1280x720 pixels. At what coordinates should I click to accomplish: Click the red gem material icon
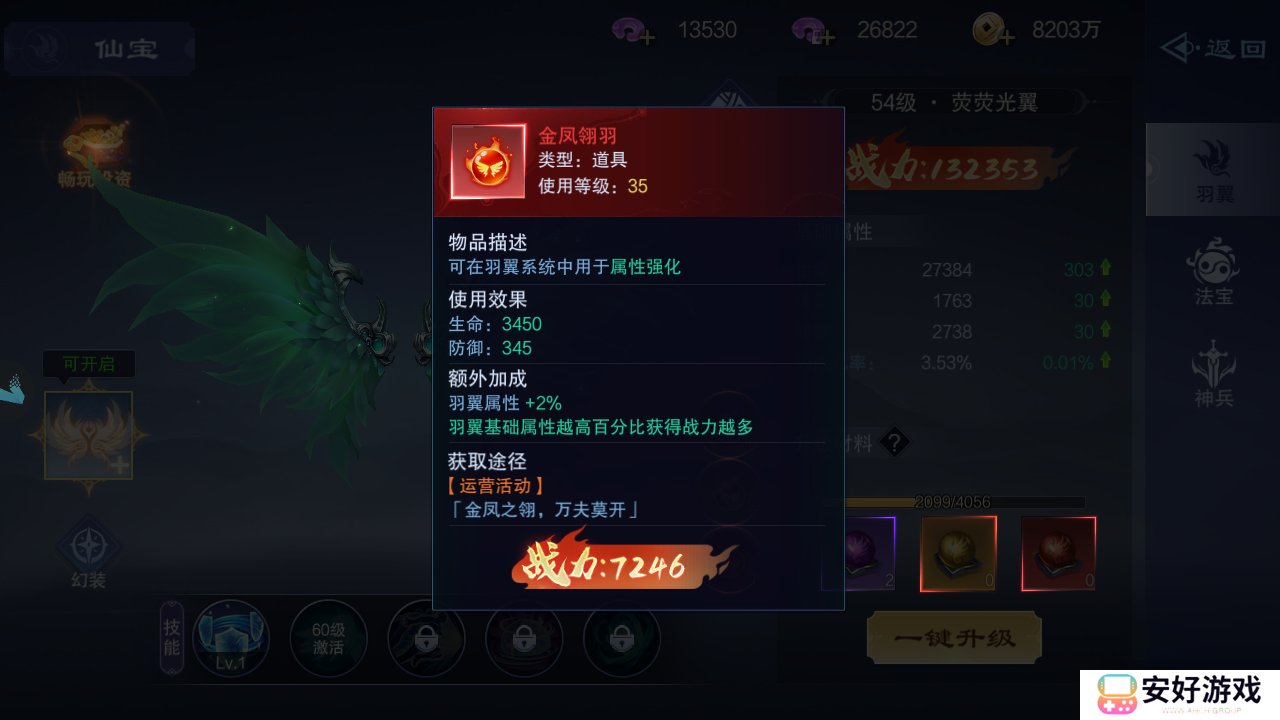pos(1058,553)
